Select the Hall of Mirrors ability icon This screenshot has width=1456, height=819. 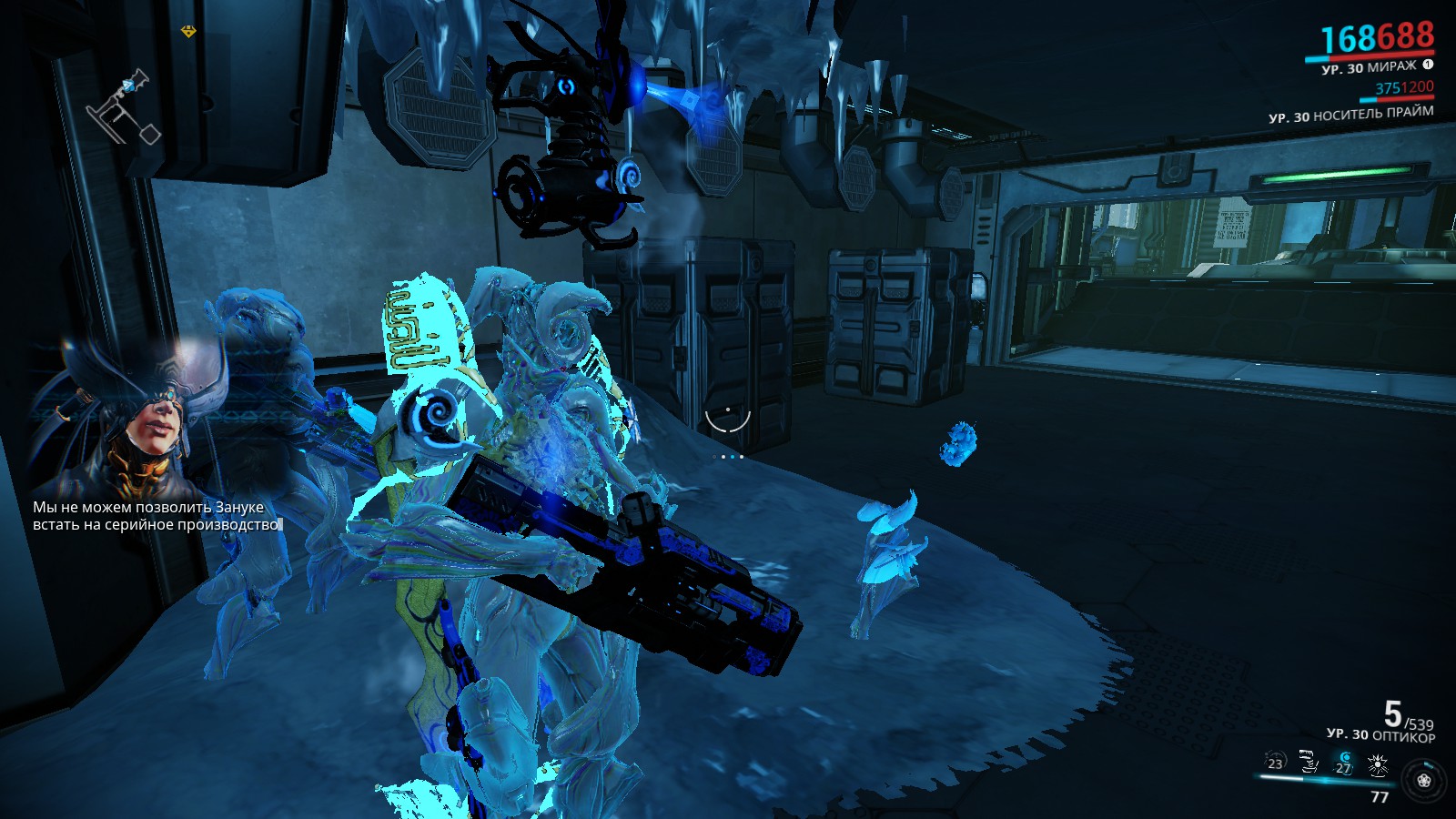point(1274,763)
